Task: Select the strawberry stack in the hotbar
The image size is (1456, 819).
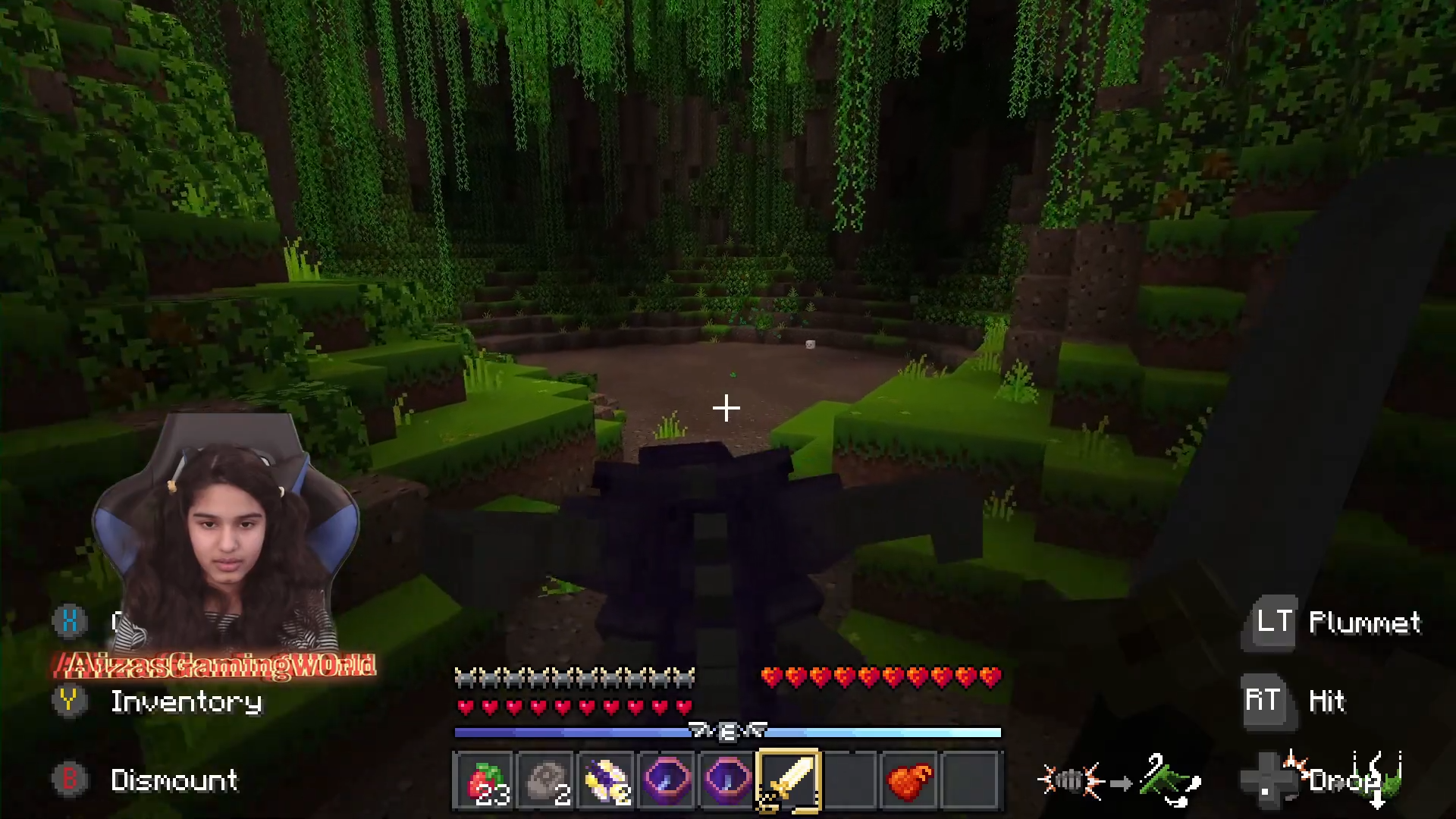Action: (485, 781)
